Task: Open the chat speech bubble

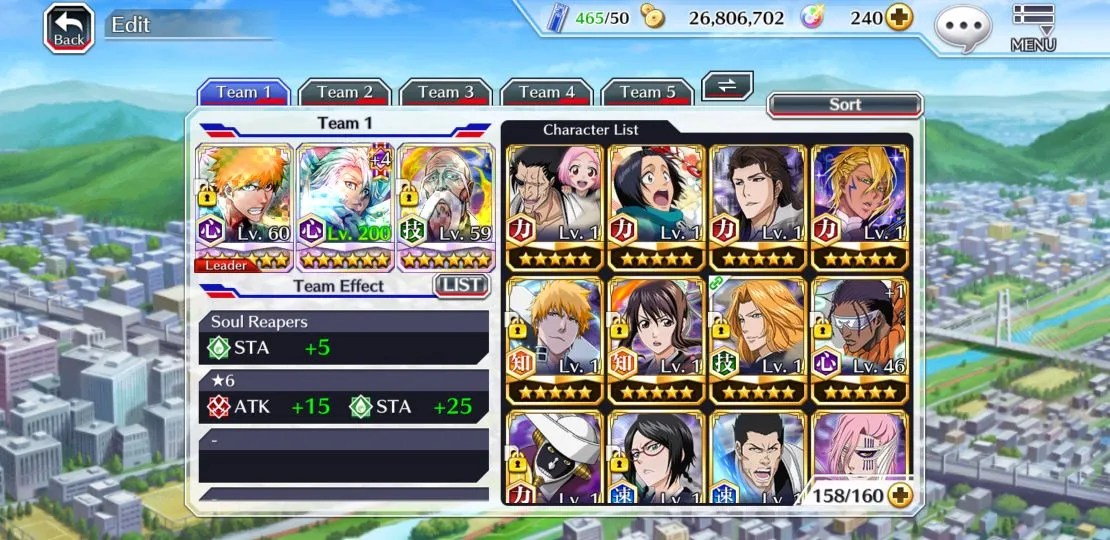Action: click(x=963, y=28)
